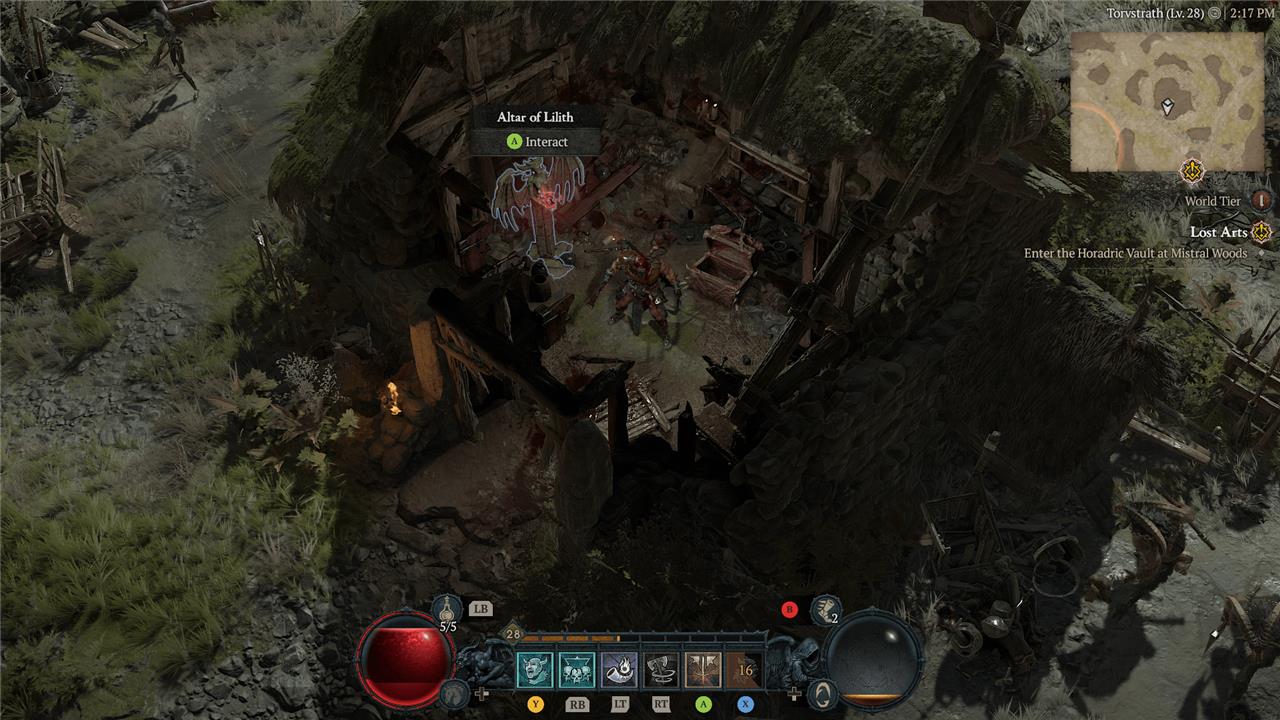Select the skill slot on cooldown showing 16

[745, 670]
